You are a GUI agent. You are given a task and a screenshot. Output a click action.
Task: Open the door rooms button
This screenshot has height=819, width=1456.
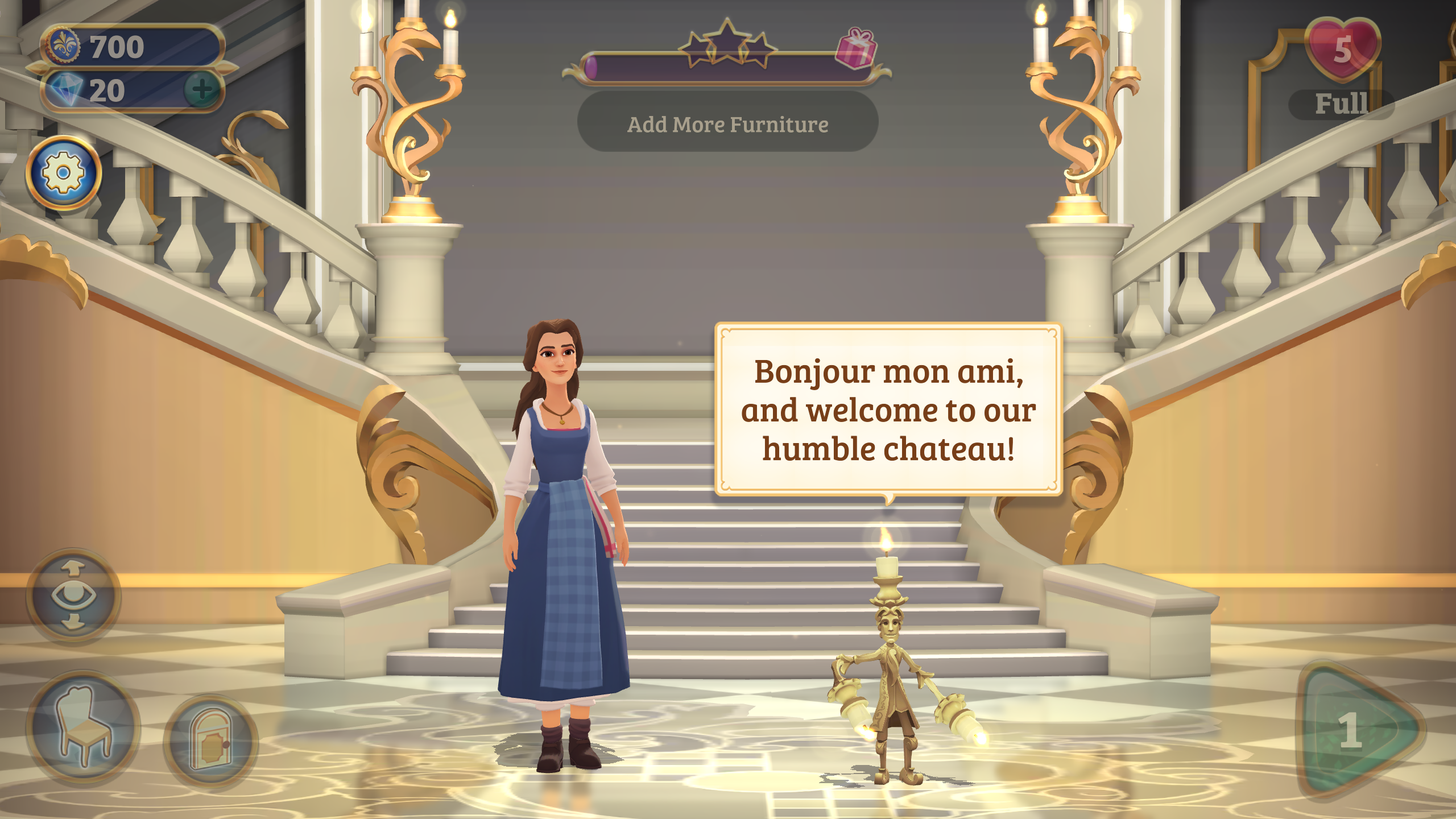click(210, 739)
